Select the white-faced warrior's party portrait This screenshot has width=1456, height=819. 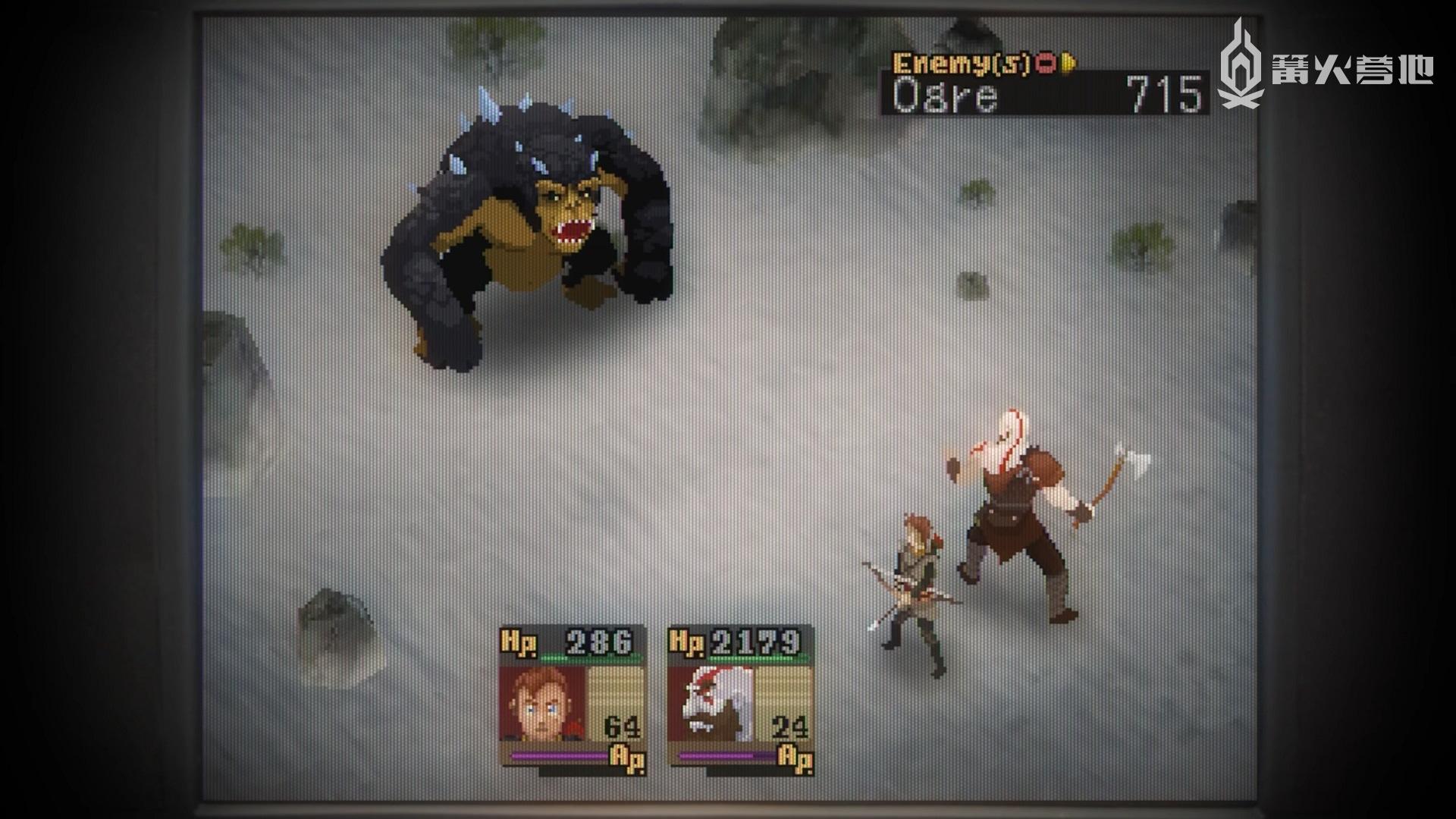[710, 704]
